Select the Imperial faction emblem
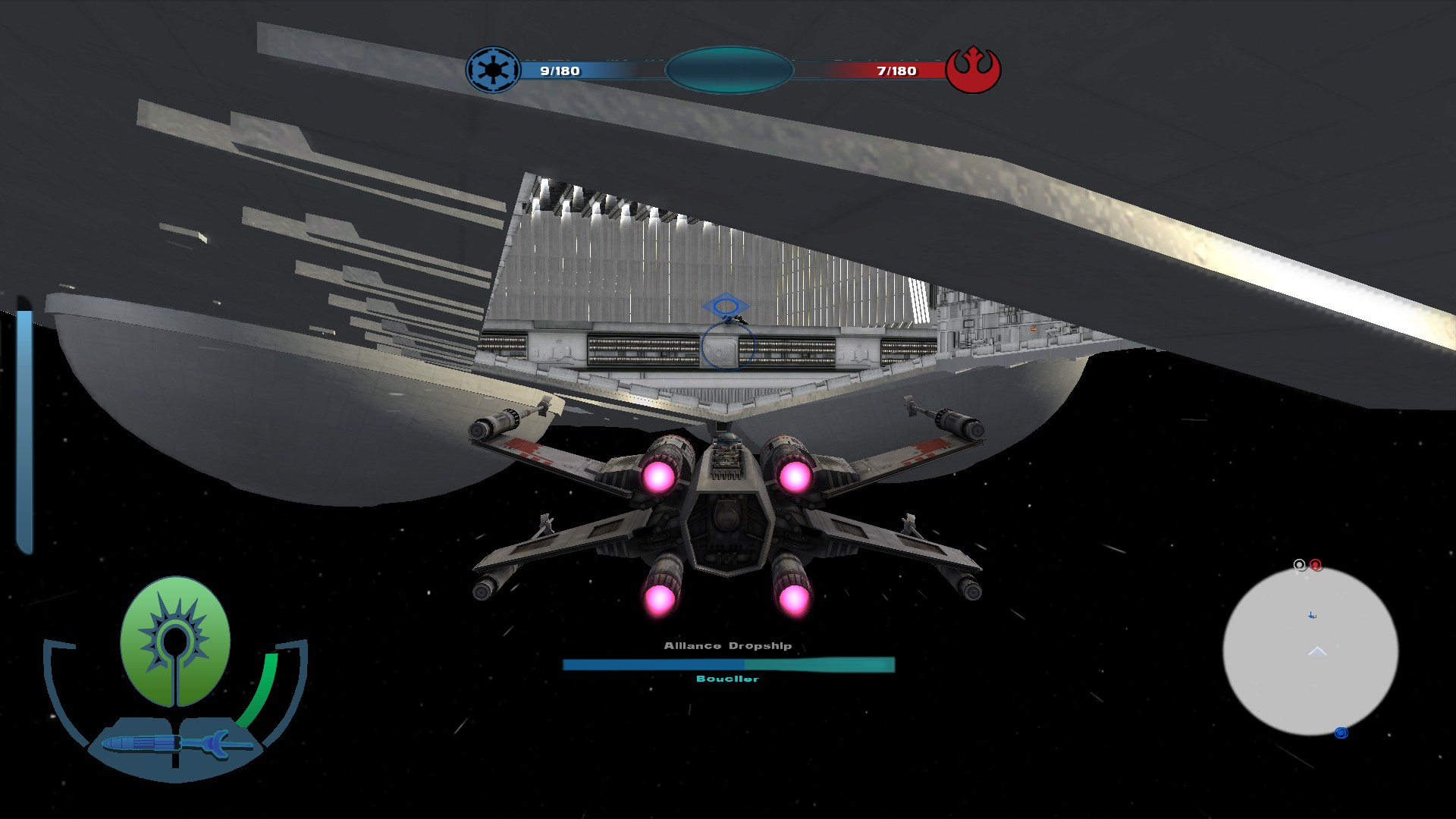 pos(493,71)
